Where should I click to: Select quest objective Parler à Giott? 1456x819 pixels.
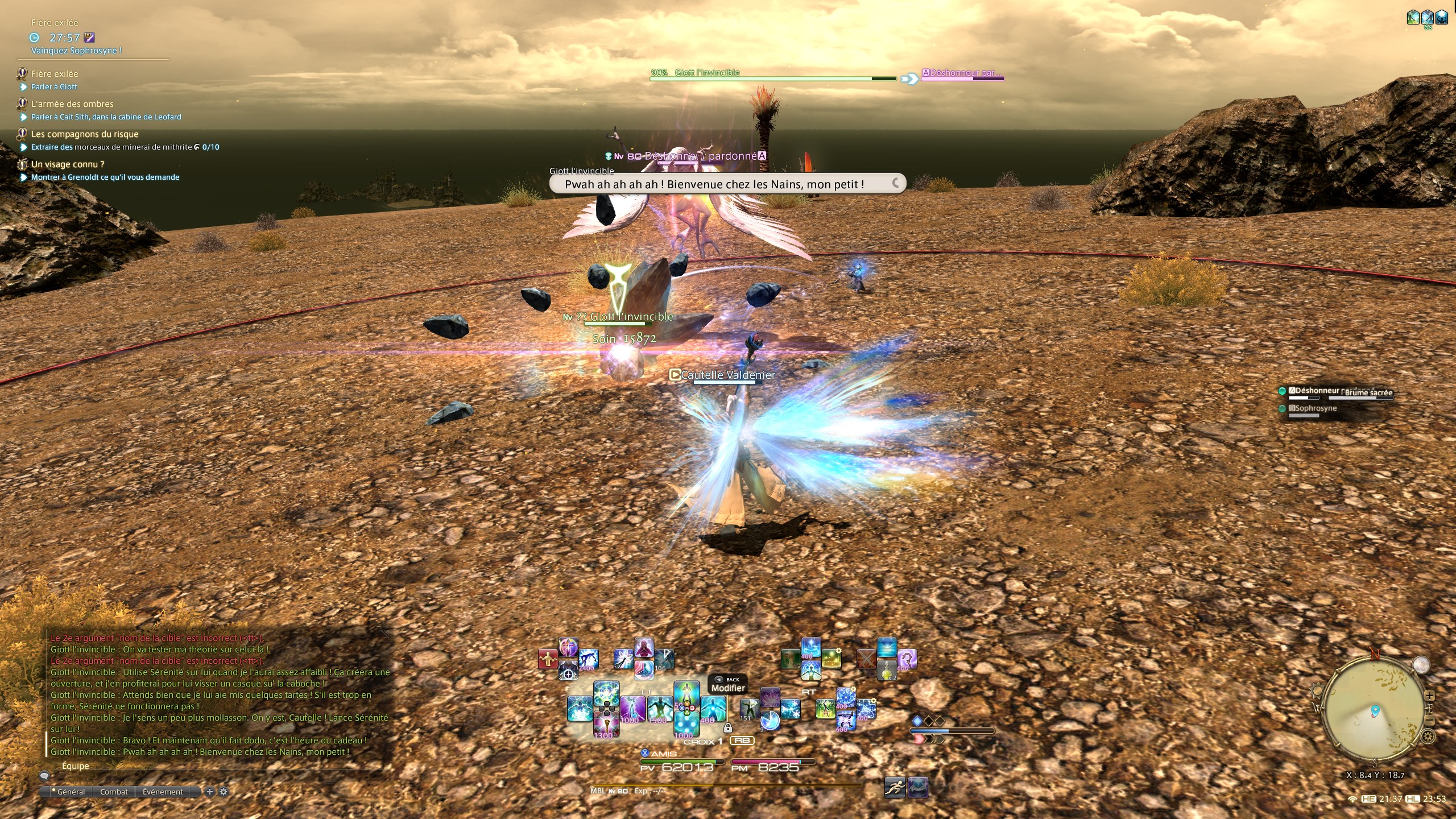coord(54,87)
